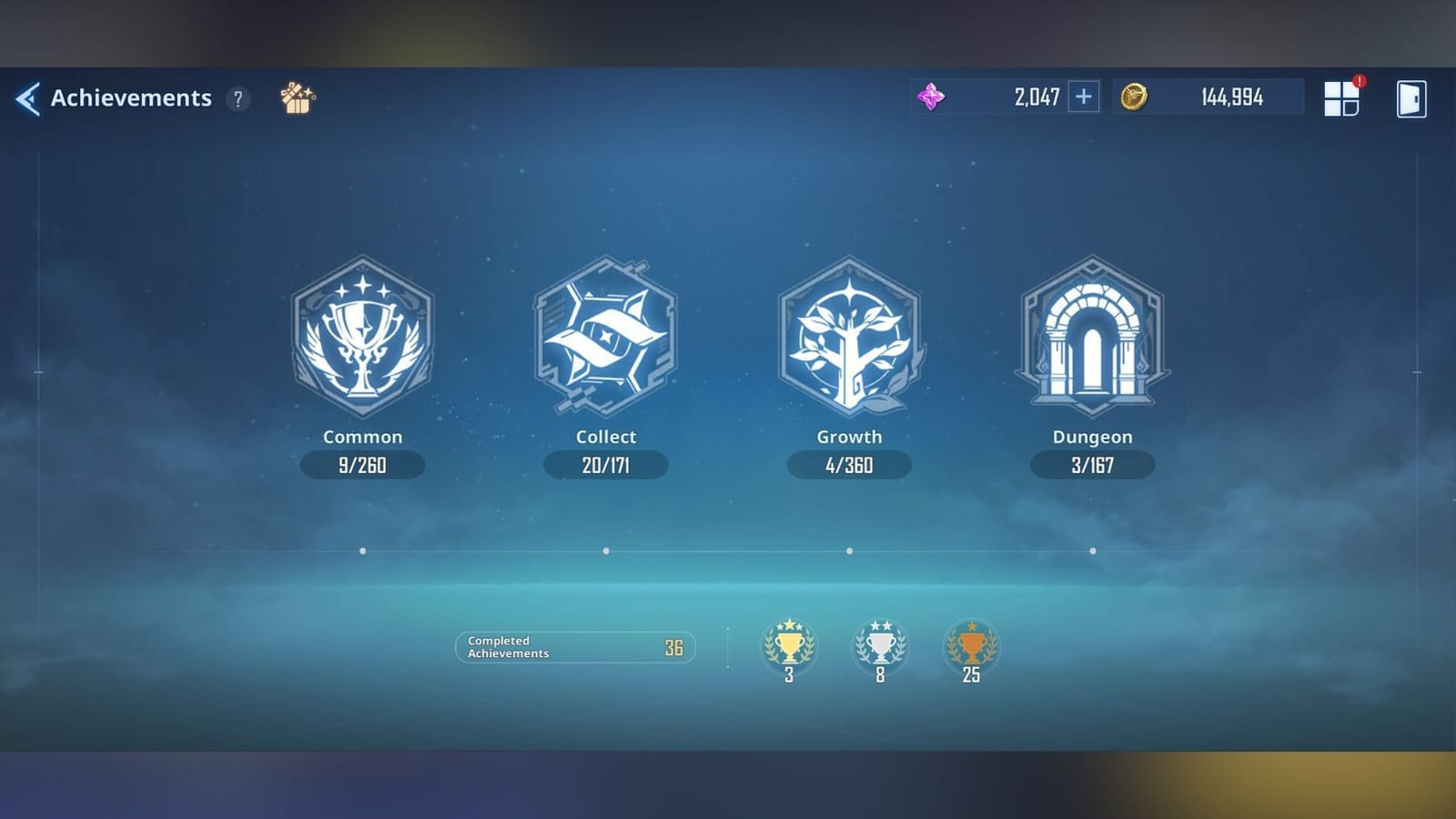
Task: Click the back arrow to leave Achievements
Action: (27, 96)
